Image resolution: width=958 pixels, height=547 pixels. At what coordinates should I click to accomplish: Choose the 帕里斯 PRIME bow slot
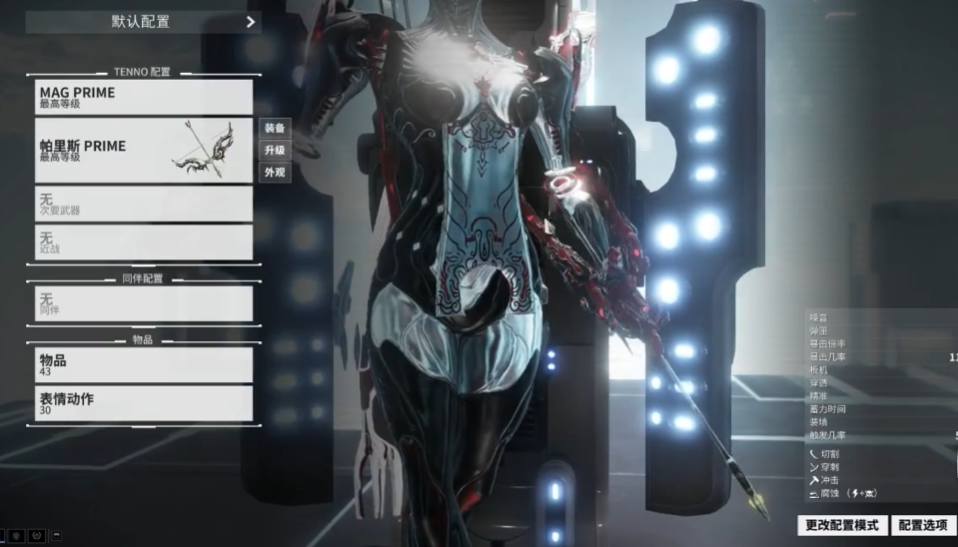click(144, 150)
